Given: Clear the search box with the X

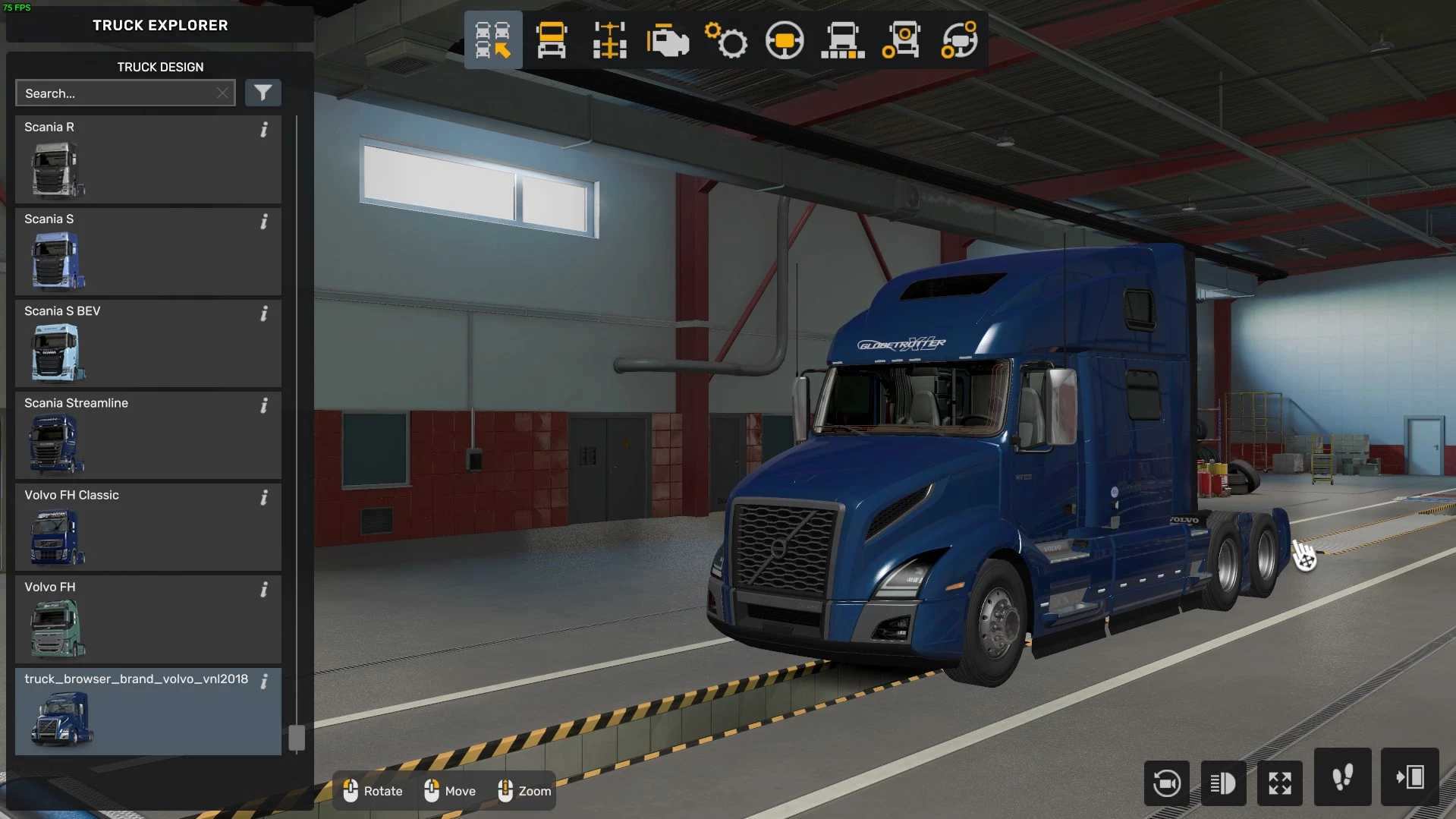Looking at the screenshot, I should [222, 93].
